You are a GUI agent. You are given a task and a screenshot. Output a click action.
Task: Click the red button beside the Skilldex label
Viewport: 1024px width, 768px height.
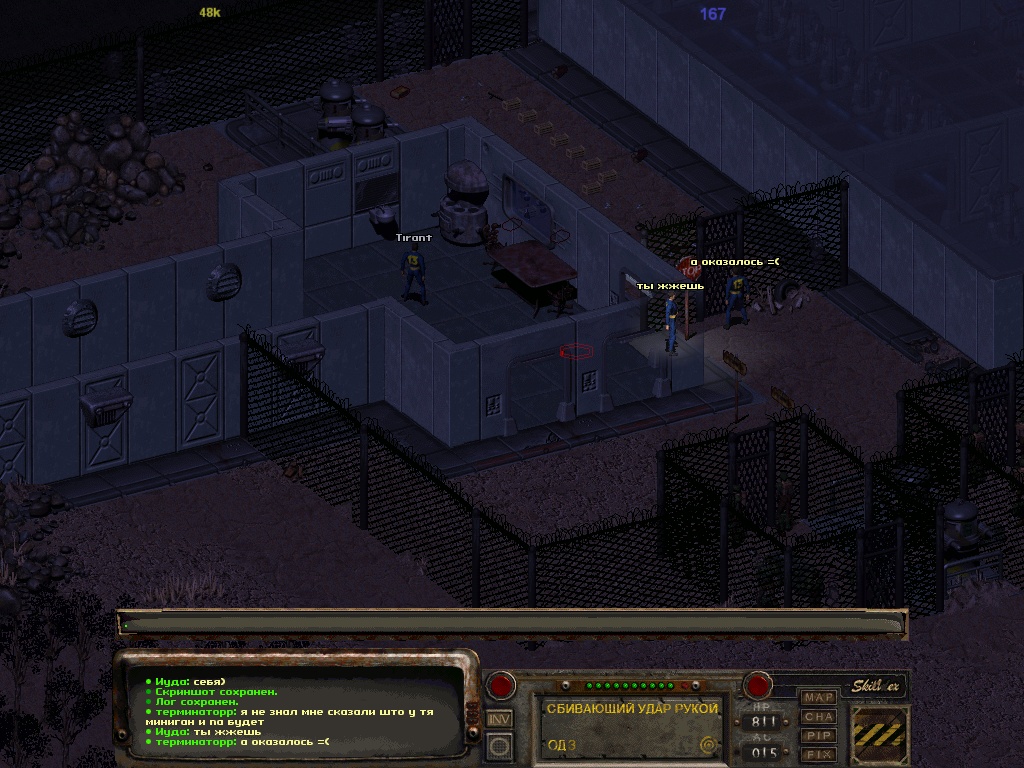(757, 686)
